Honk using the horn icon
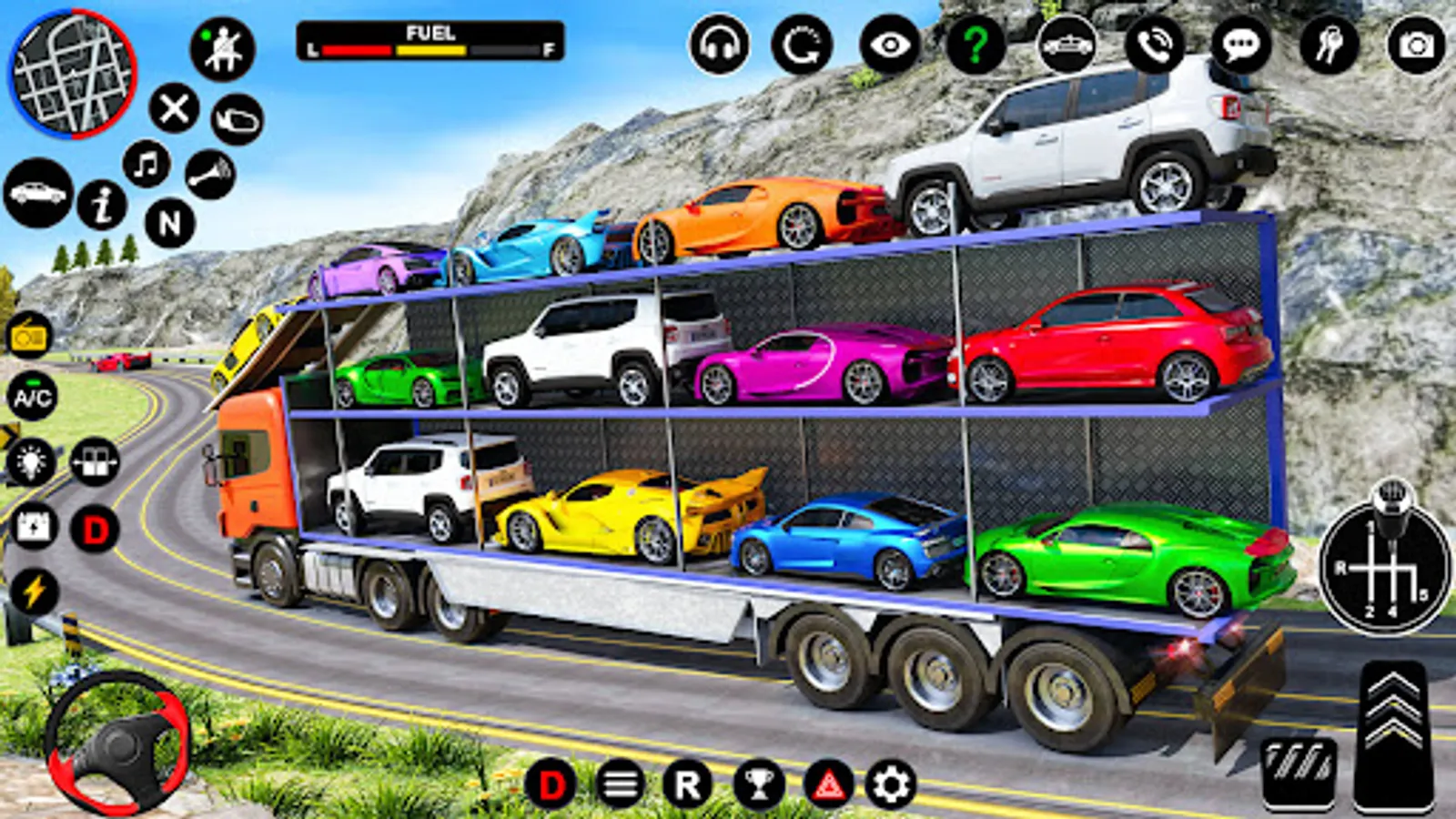Screen dimensions: 1456x819 pyautogui.click(x=210, y=174)
